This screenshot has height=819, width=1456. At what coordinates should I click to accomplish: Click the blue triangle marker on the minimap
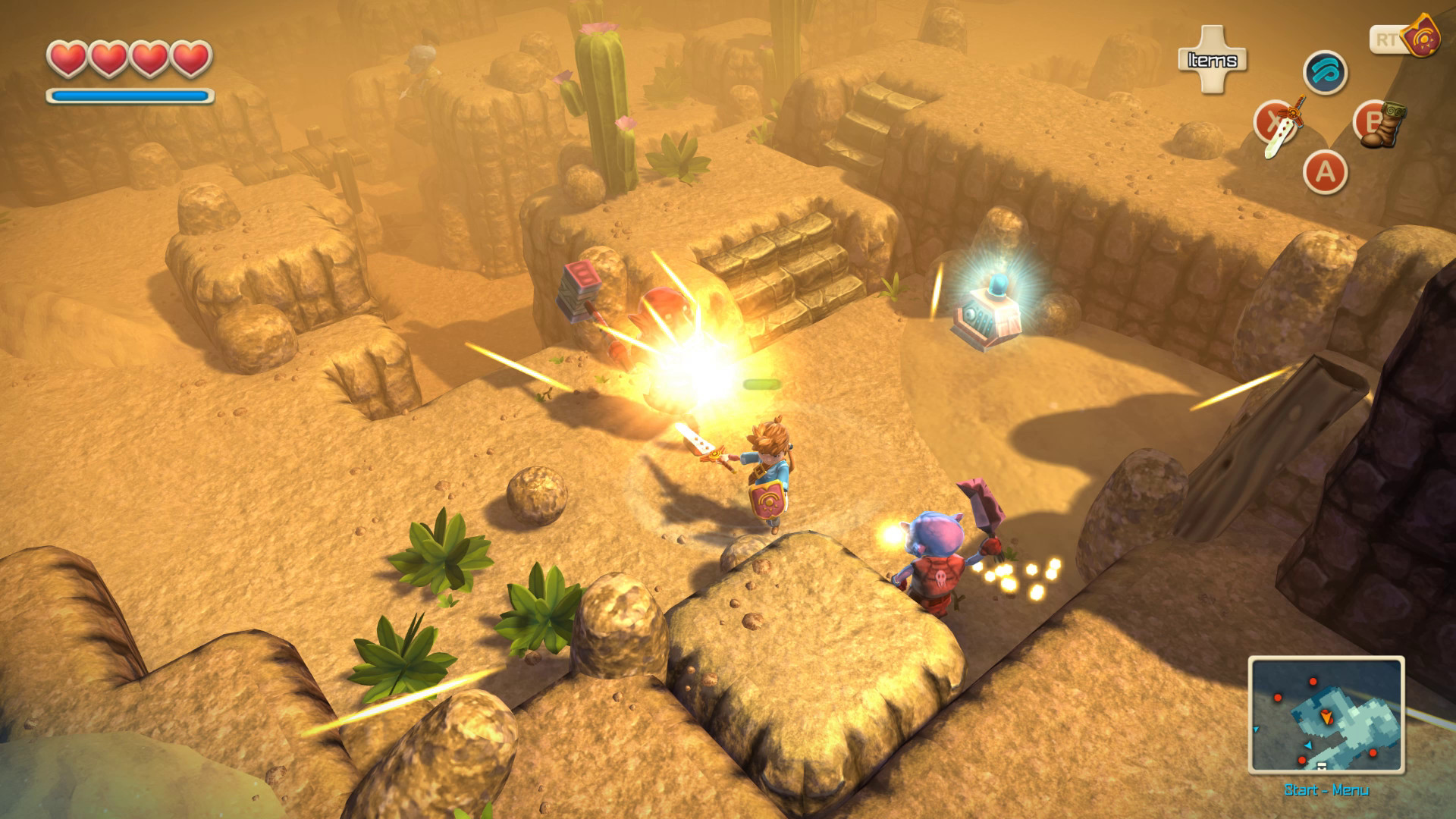1309,745
